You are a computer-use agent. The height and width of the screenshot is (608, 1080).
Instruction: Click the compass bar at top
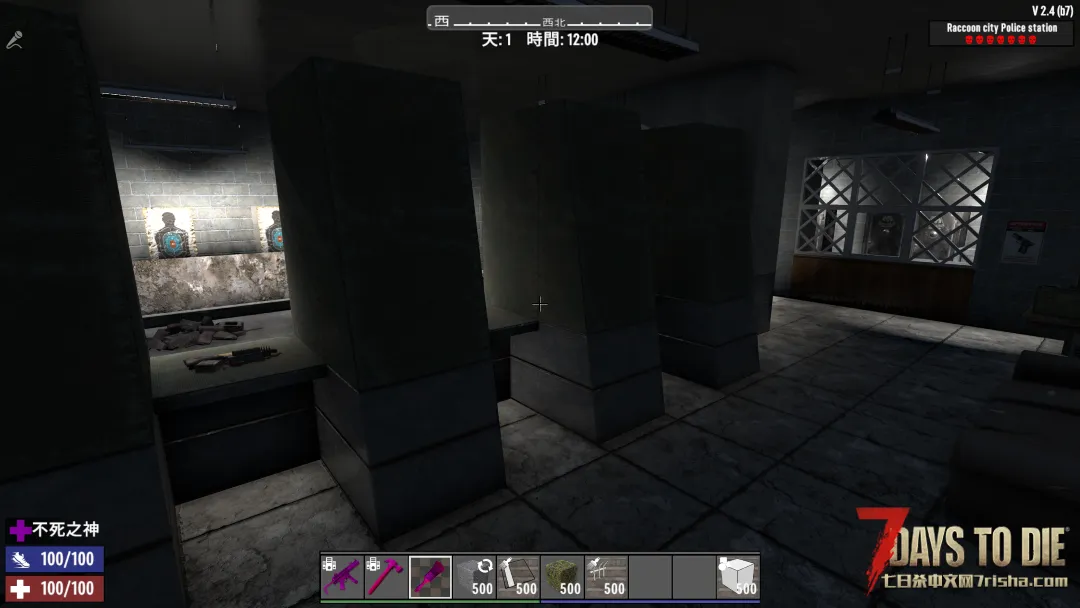coord(540,19)
